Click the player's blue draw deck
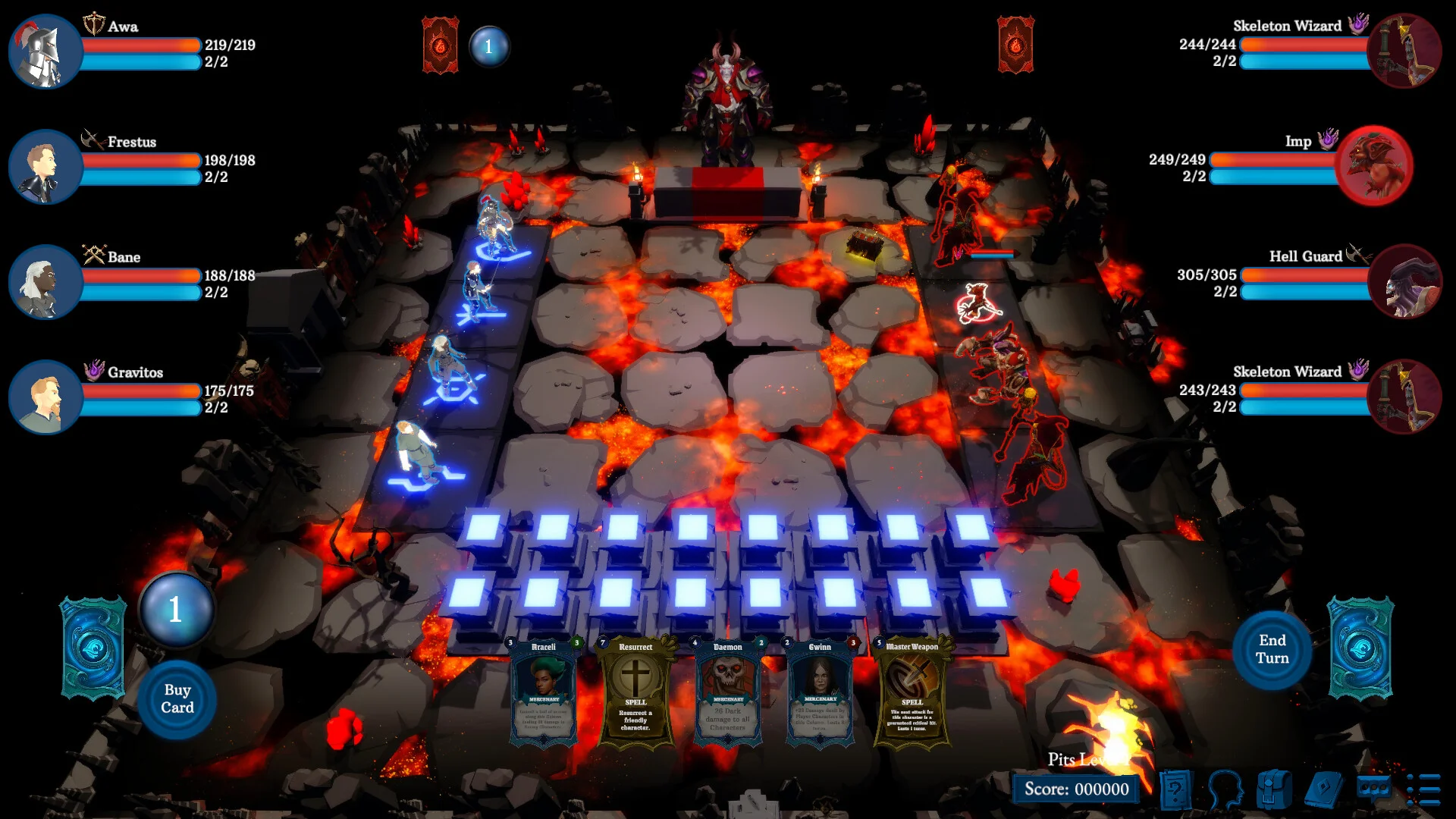This screenshot has height=819, width=1456. point(93,648)
